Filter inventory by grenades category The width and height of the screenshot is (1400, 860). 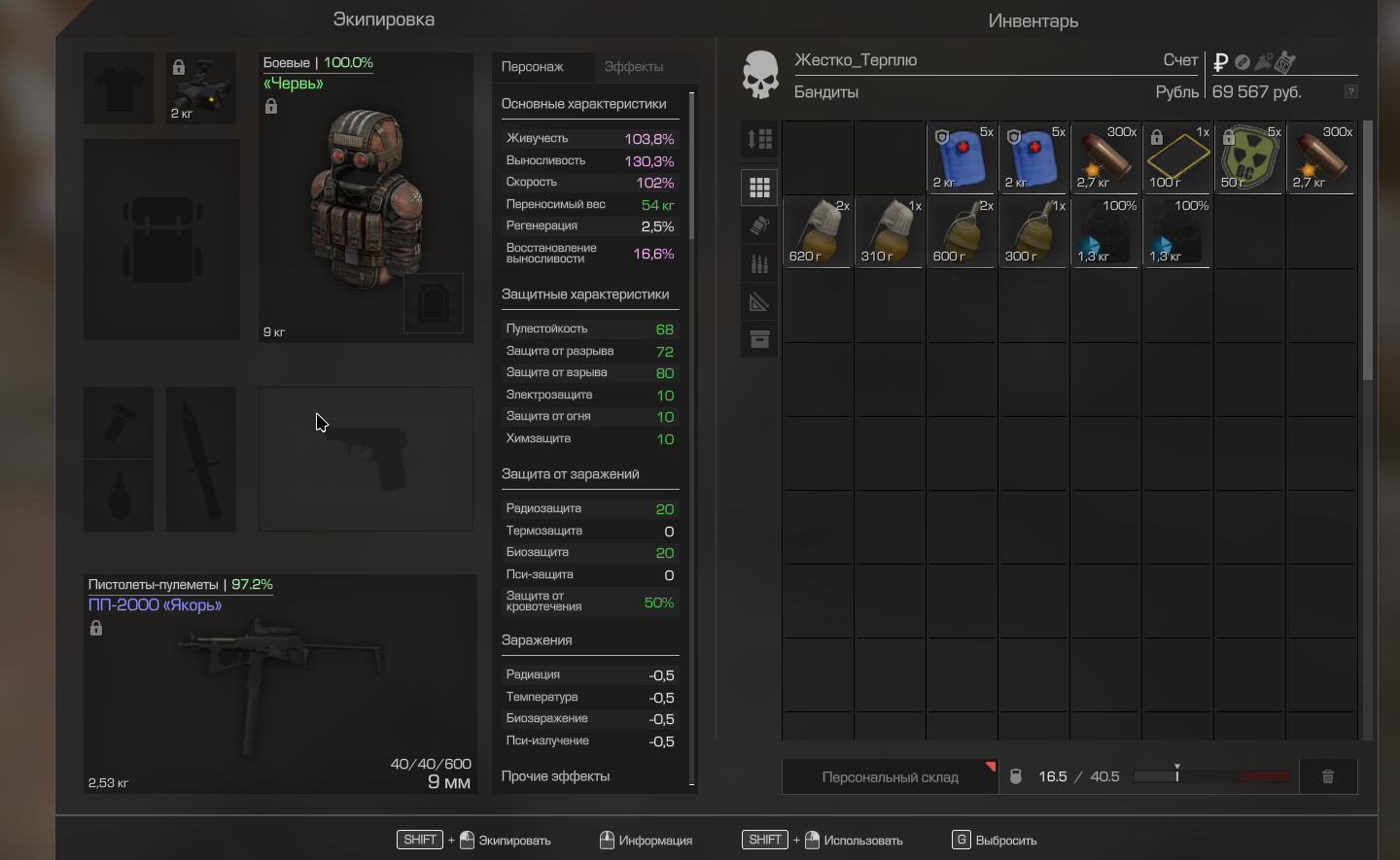(759, 225)
